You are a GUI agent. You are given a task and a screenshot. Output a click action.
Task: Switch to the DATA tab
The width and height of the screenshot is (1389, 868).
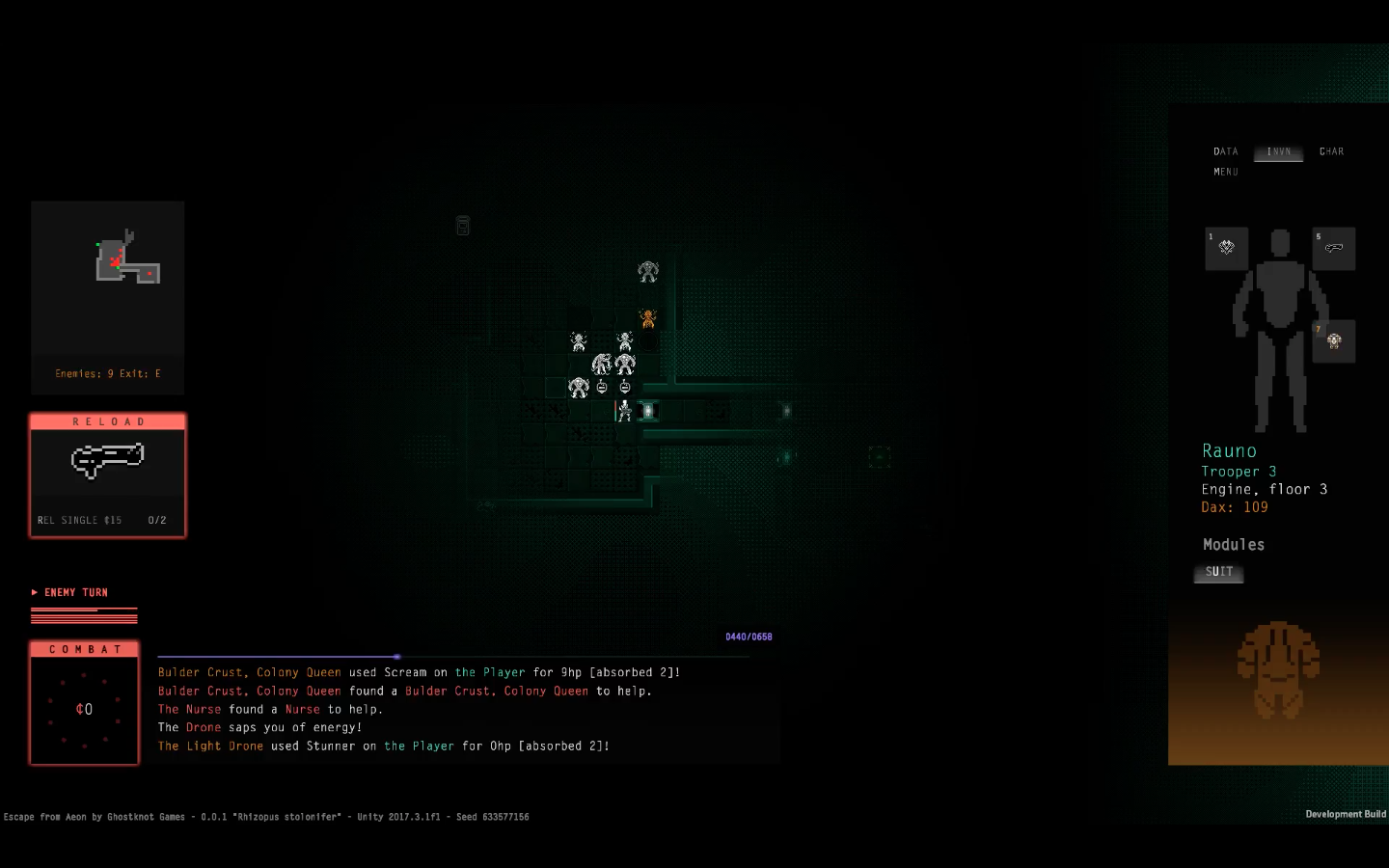pyautogui.click(x=1225, y=151)
